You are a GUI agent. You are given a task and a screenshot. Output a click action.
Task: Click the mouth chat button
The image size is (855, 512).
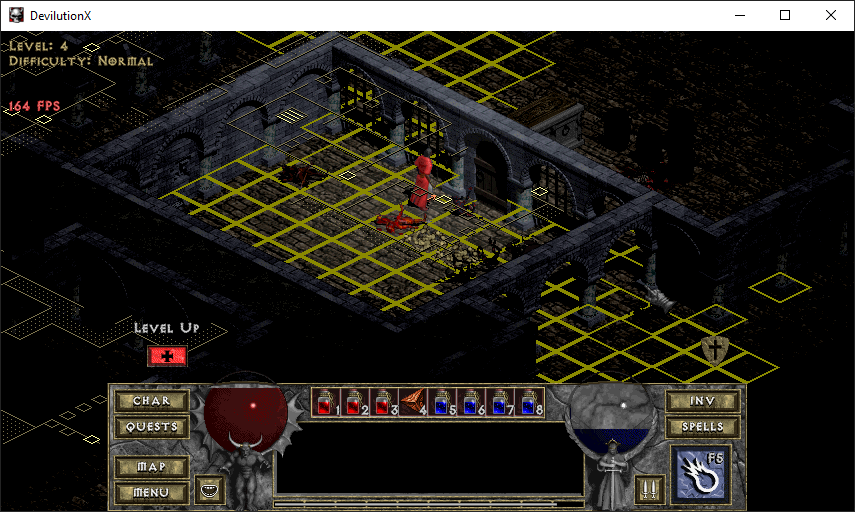pos(210,490)
